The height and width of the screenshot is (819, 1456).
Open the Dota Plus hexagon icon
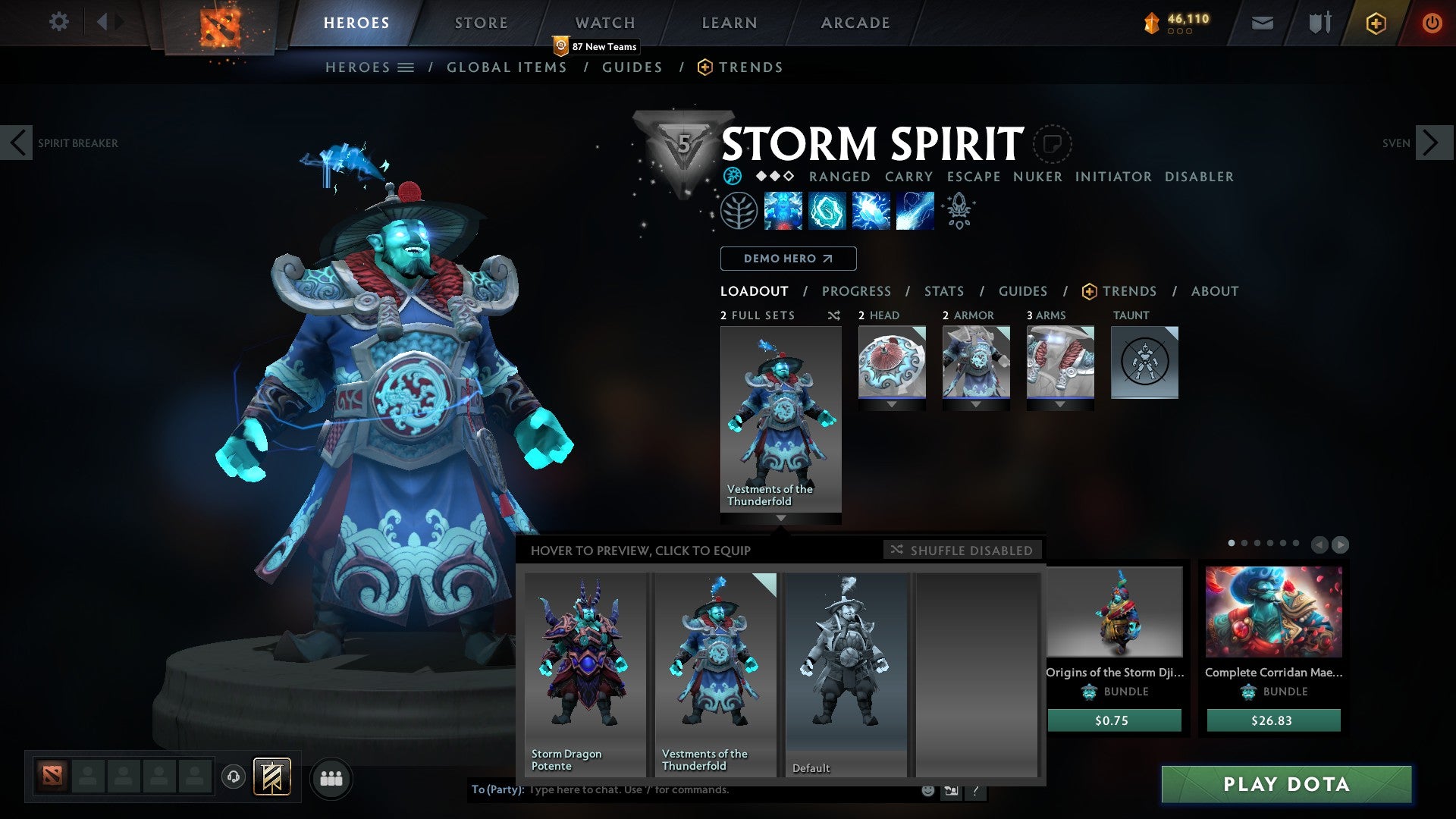point(1376,23)
